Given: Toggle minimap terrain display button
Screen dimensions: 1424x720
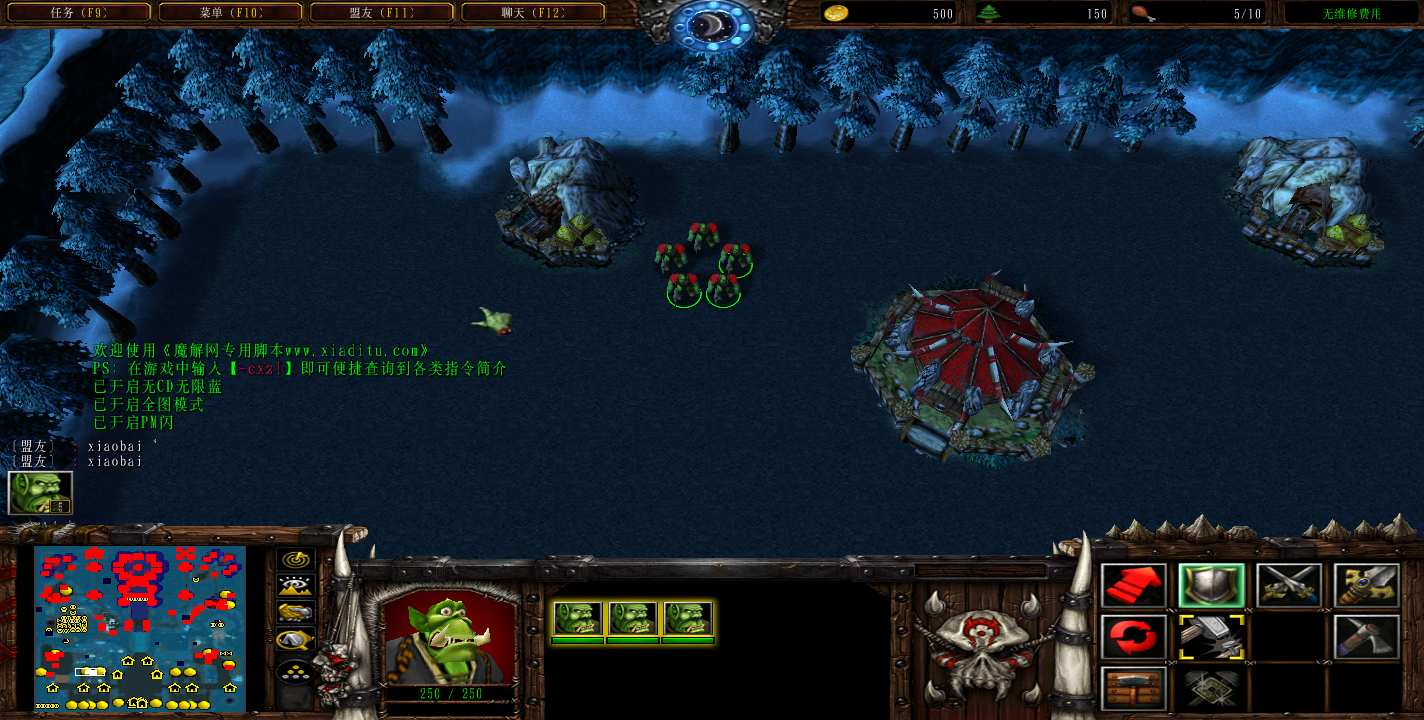Looking at the screenshot, I should coord(295,586).
